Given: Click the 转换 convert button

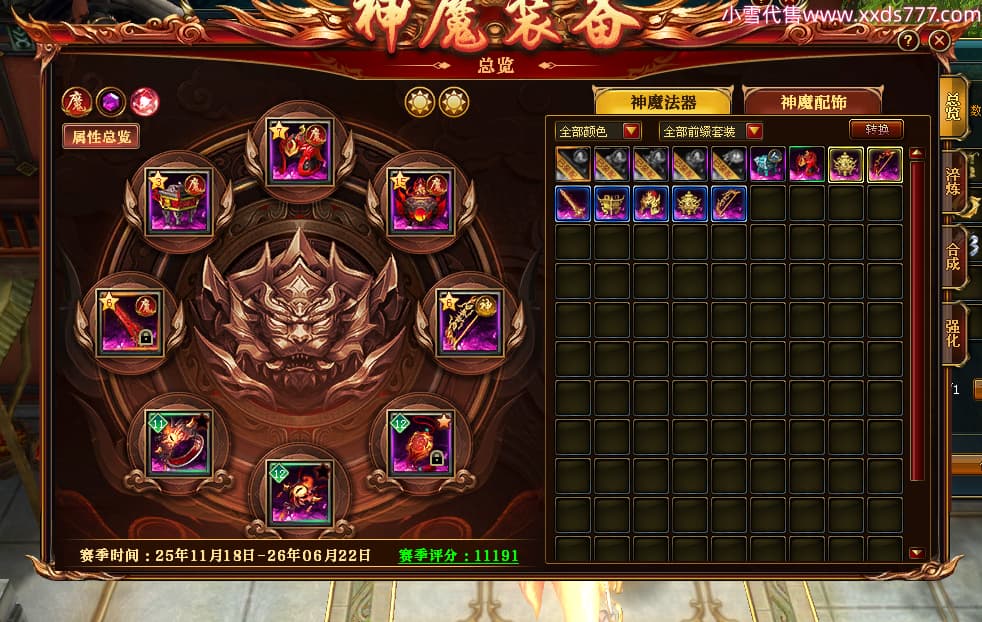Looking at the screenshot, I should point(876,129).
